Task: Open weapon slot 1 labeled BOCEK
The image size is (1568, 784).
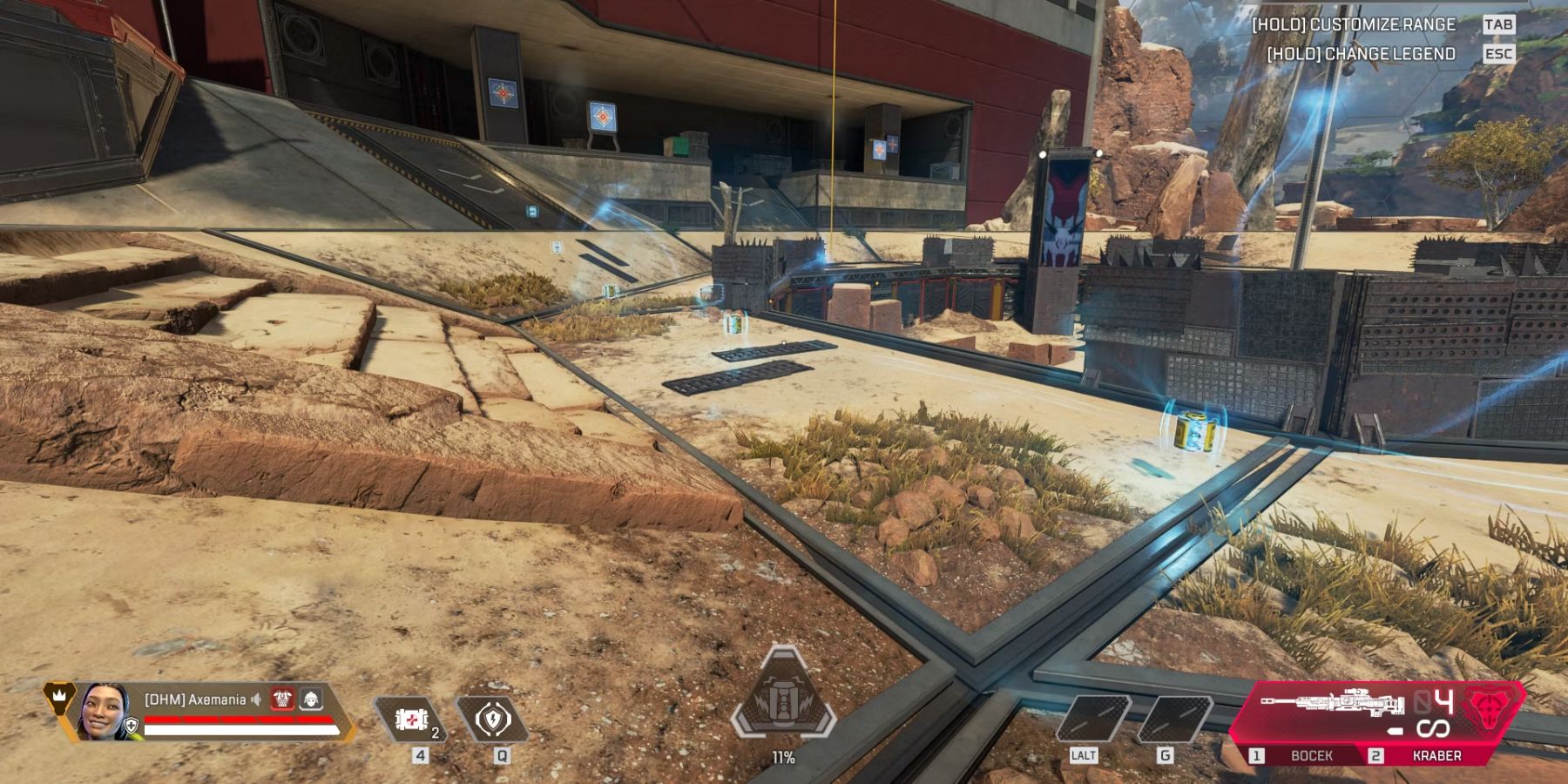Action: (1311, 754)
